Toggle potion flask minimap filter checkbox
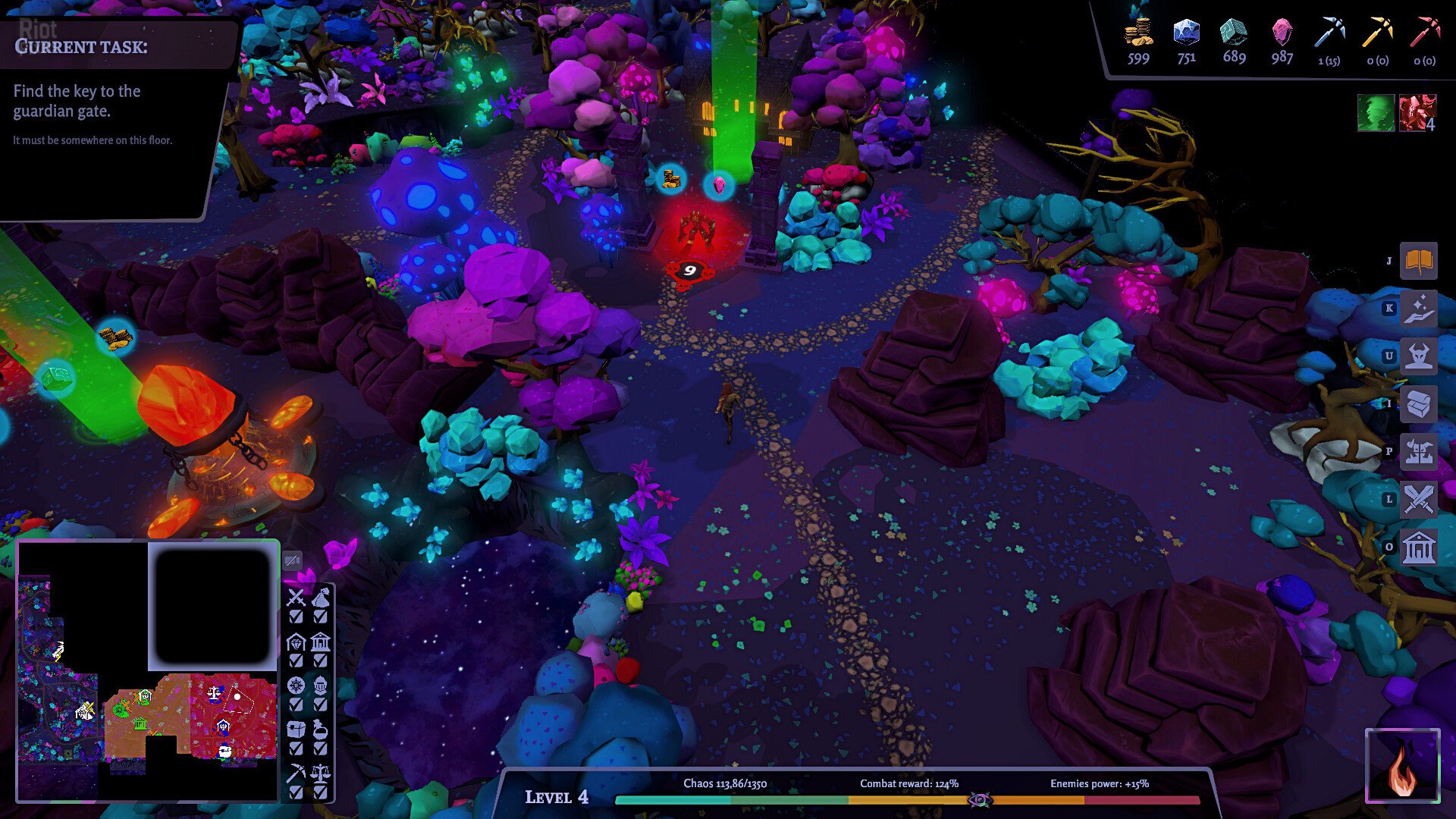1456x819 pixels. point(321,748)
